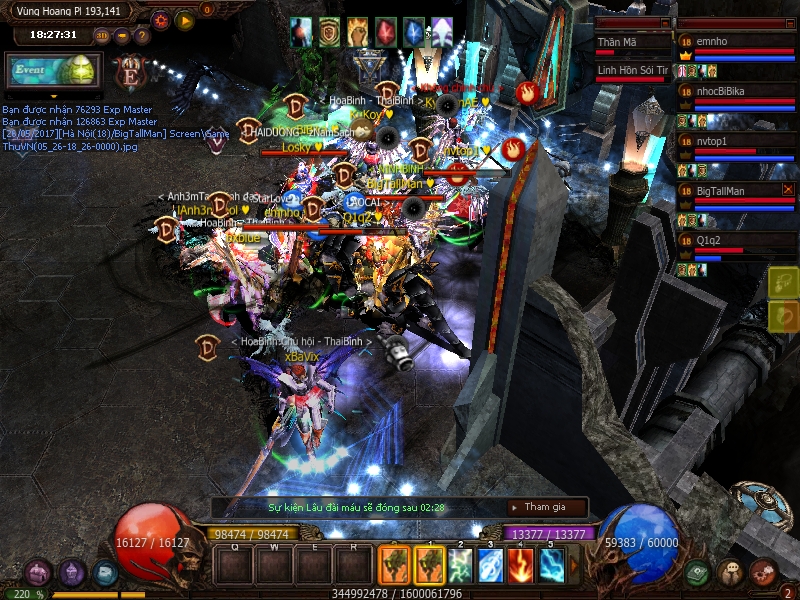
Task: Remove BigTallMan with the X button
Action: (788, 189)
